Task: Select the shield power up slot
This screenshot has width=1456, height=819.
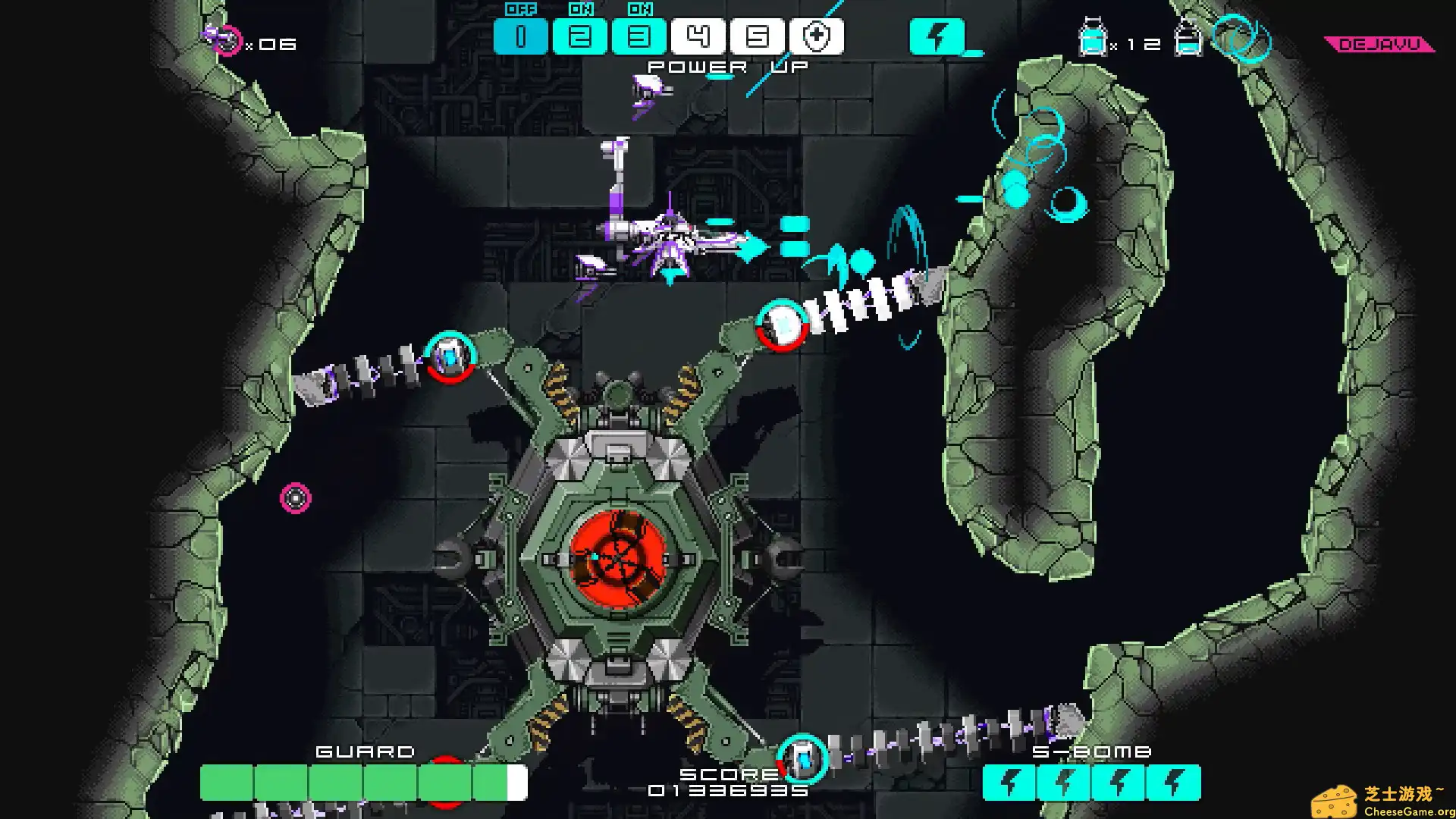Action: pyautogui.click(x=816, y=36)
